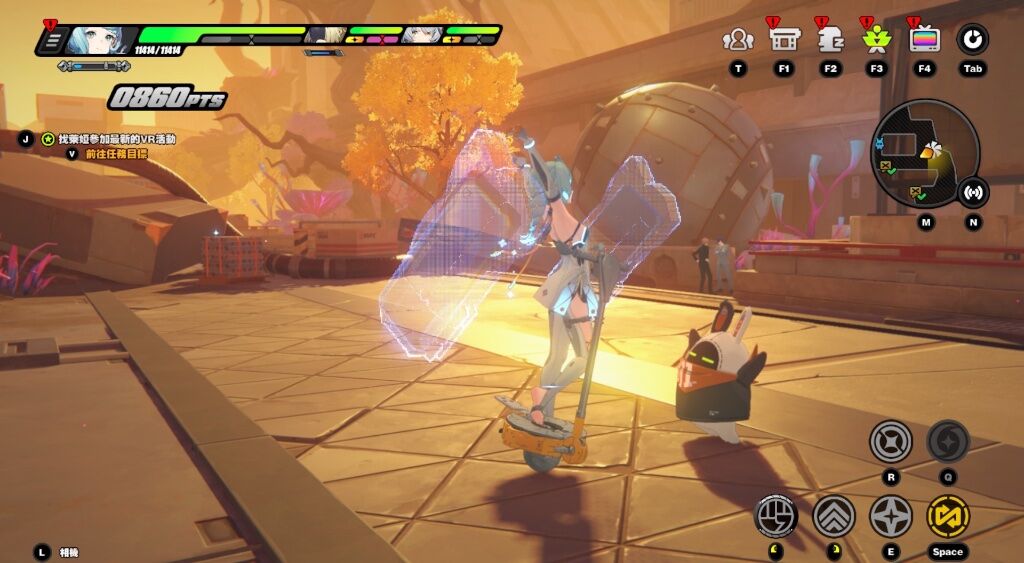Image resolution: width=1024 pixels, height=563 pixels.
Task: Activate the crossed-circle star skill icon
Action: (x=890, y=441)
